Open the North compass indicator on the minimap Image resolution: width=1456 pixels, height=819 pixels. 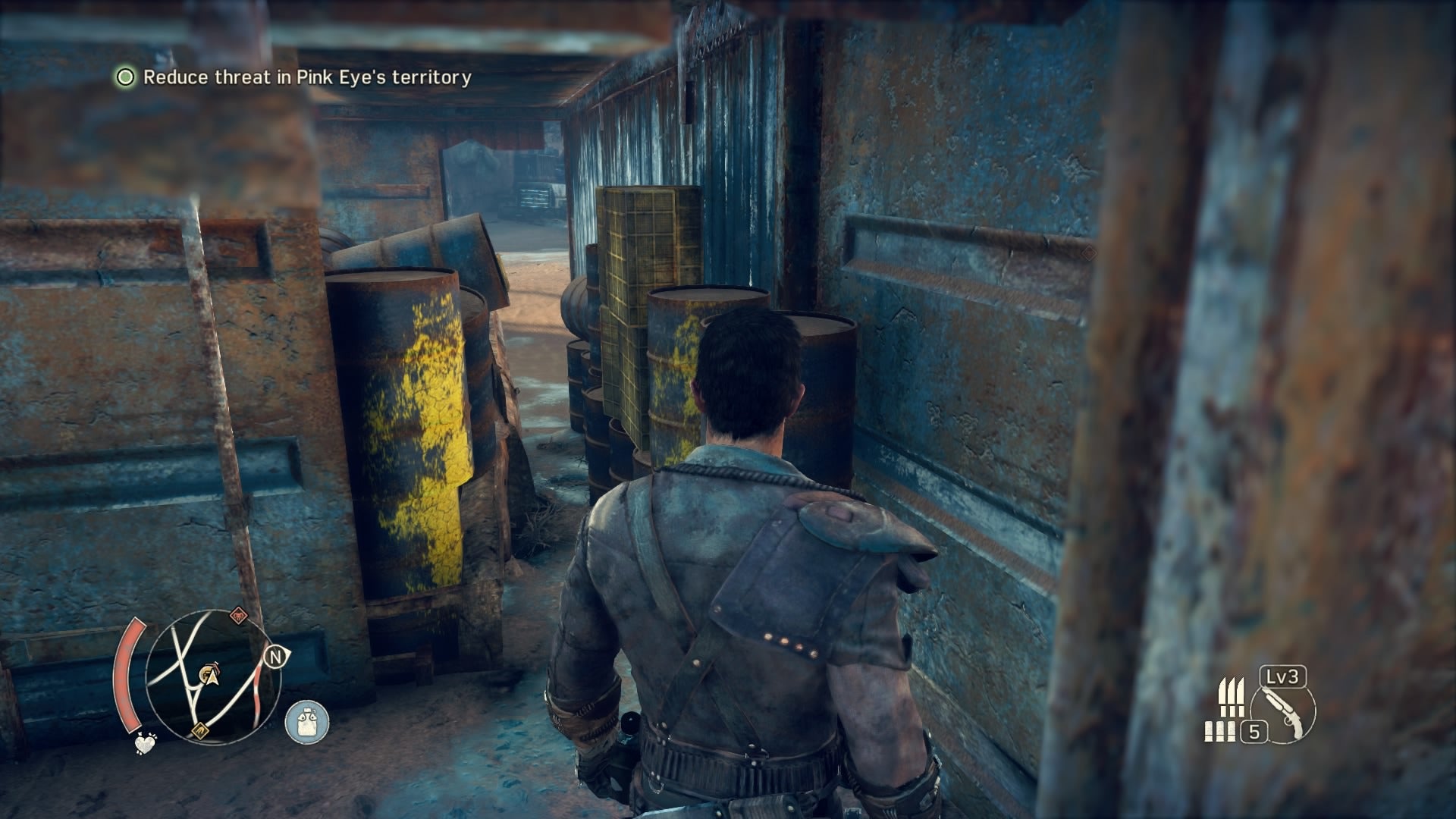[x=276, y=656]
